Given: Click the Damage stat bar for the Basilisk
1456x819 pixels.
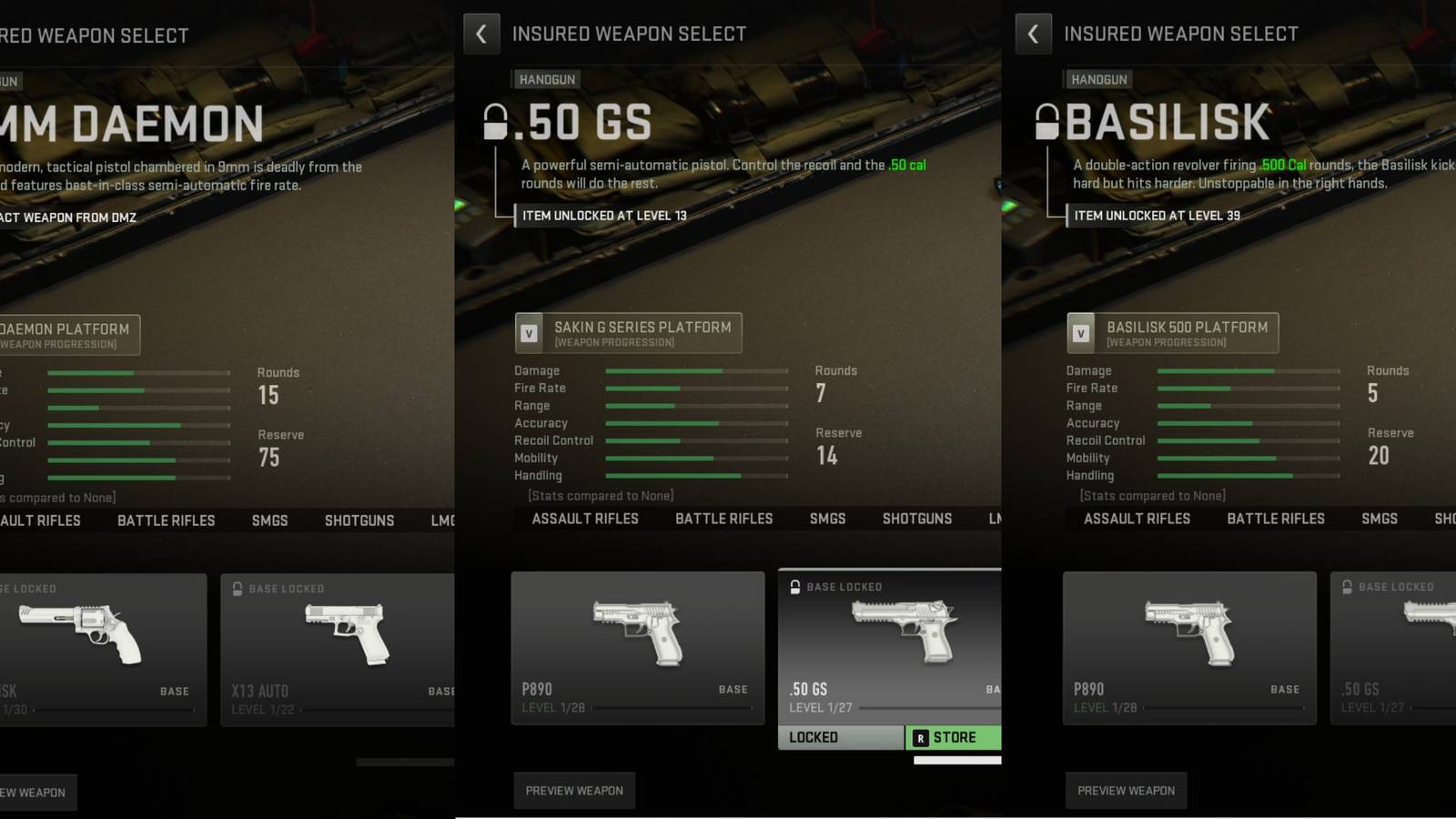Looking at the screenshot, I should point(1247,370).
